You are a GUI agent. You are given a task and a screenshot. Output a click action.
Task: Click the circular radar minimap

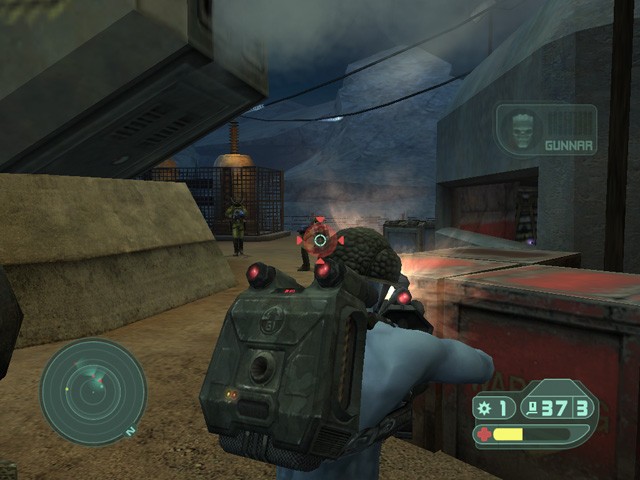[93, 391]
